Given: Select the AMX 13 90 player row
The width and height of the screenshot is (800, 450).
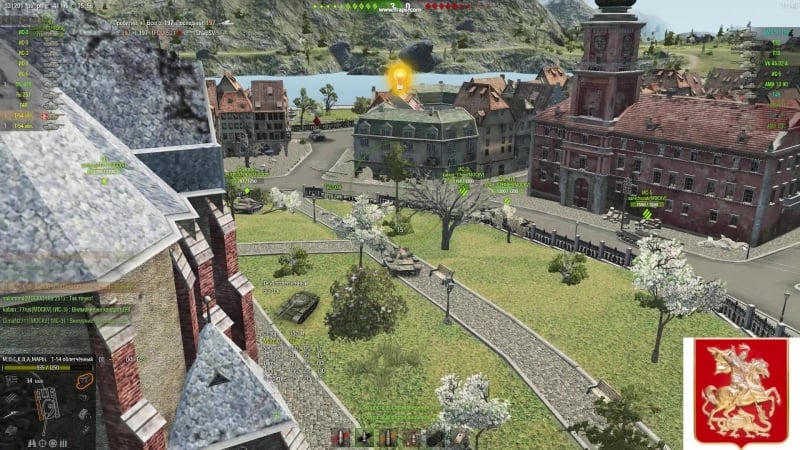Looking at the screenshot, I should pyautogui.click(x=775, y=85).
